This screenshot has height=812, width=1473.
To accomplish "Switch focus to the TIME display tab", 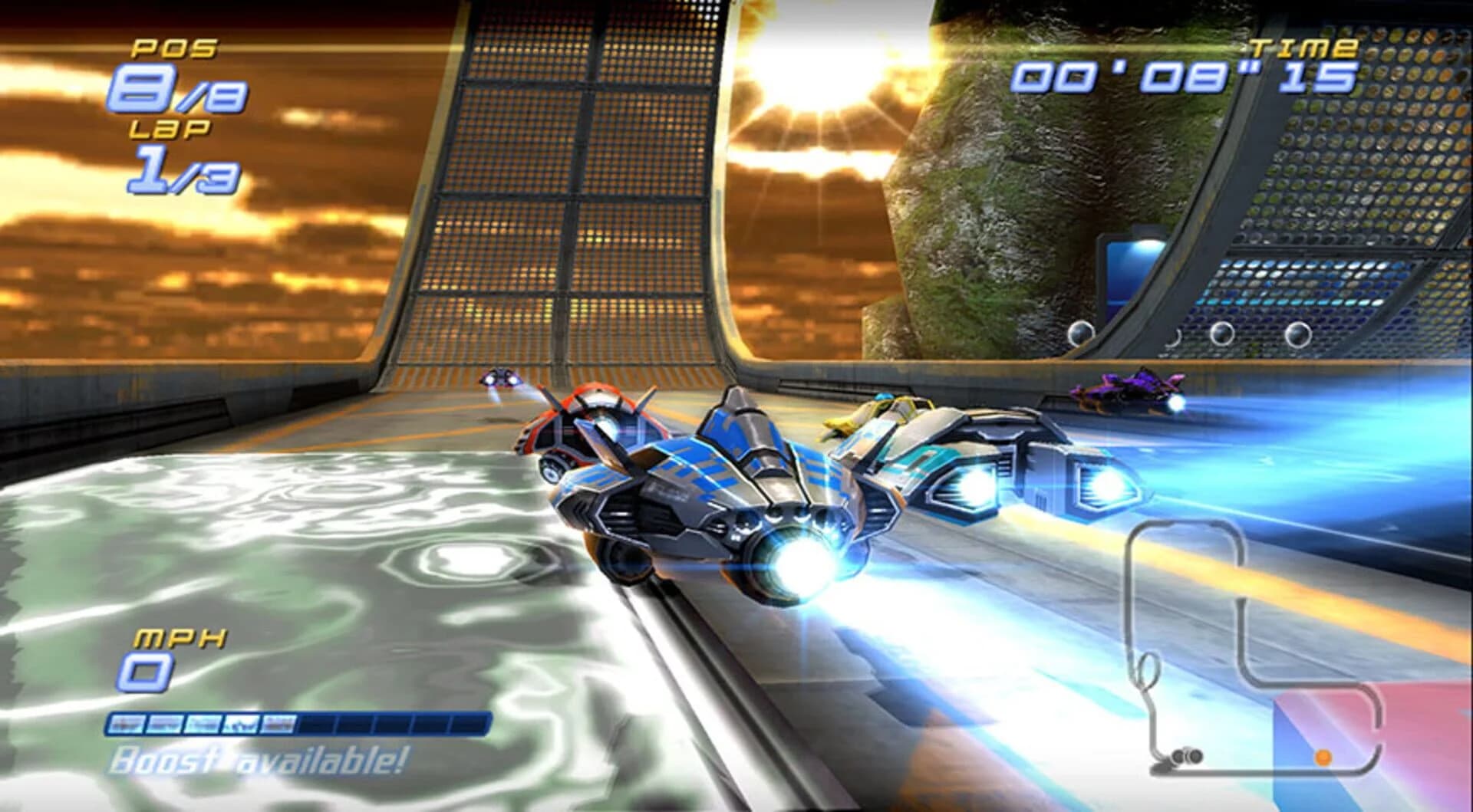I will tap(1185, 77).
